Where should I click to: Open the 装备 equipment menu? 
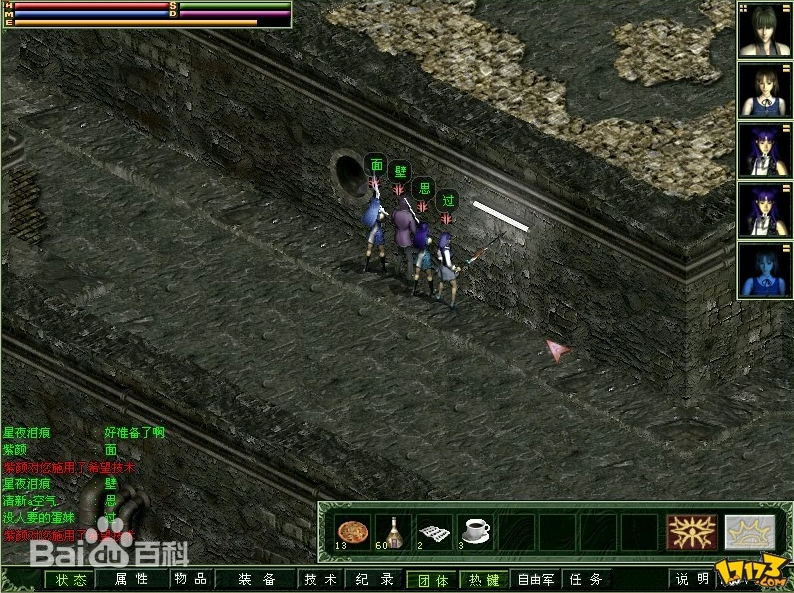point(257,579)
